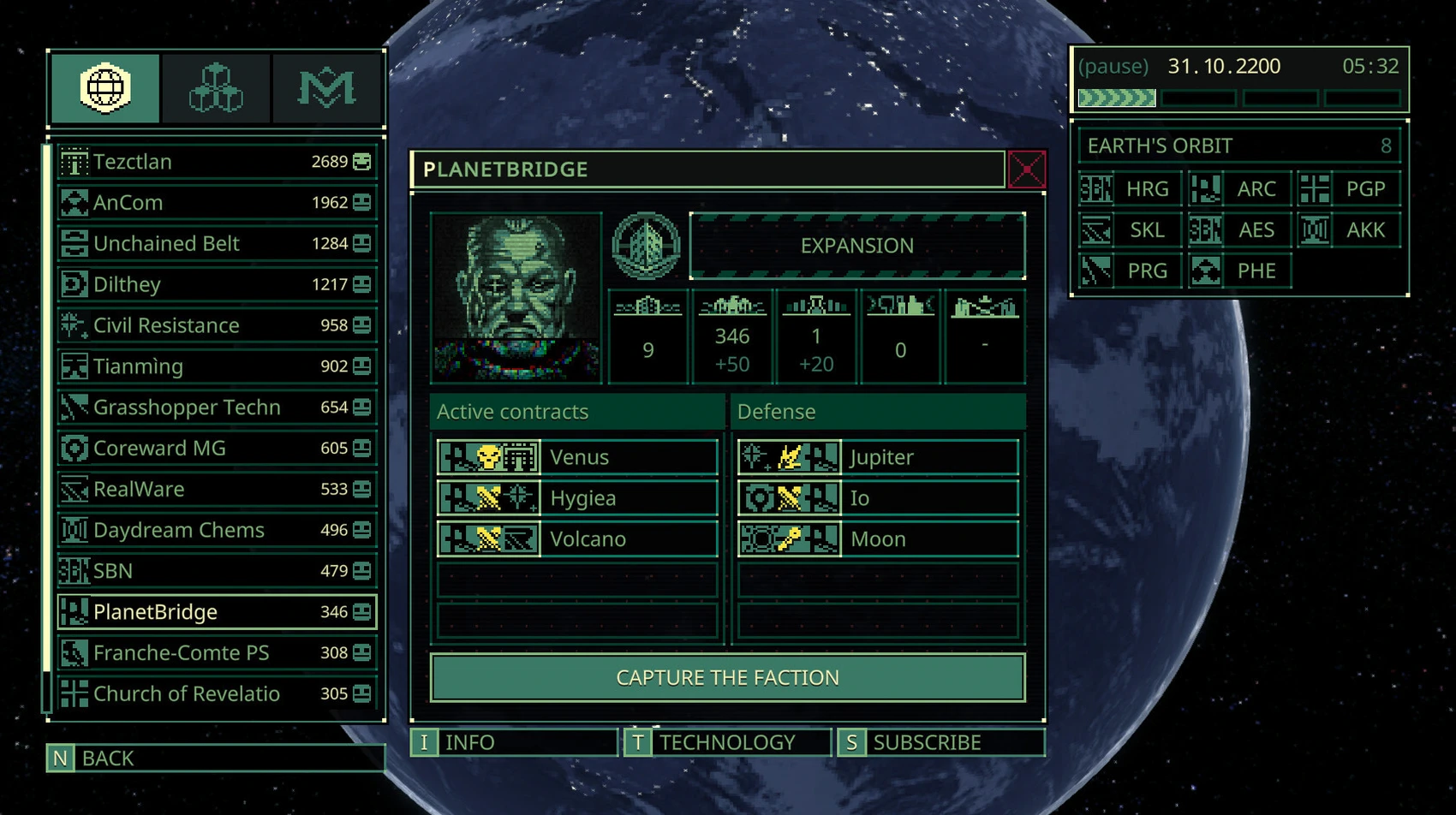Close the PlanetBridge faction window
Viewport: 1456px width, 815px height.
click(1026, 170)
